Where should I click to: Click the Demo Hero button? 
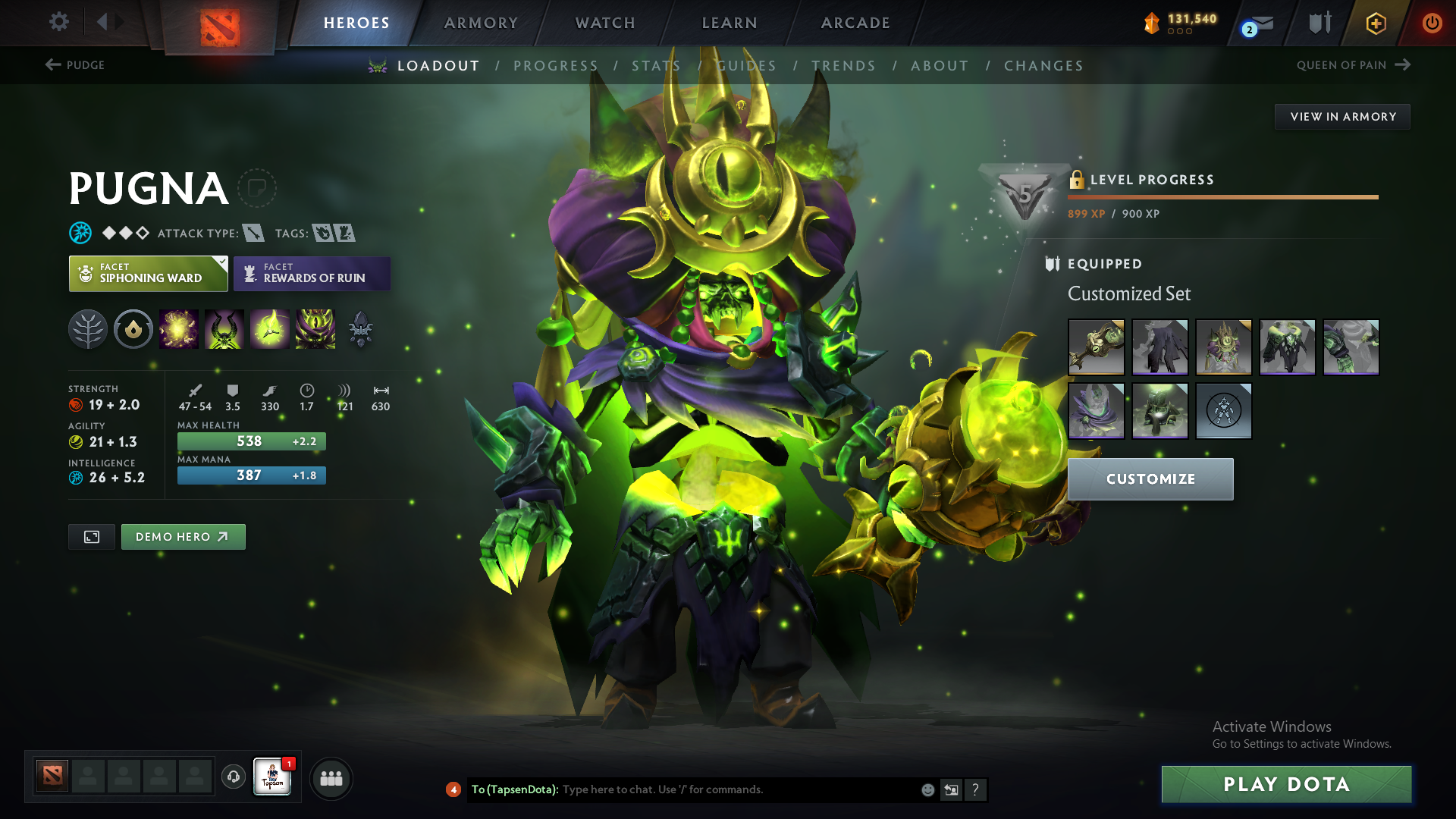183,536
